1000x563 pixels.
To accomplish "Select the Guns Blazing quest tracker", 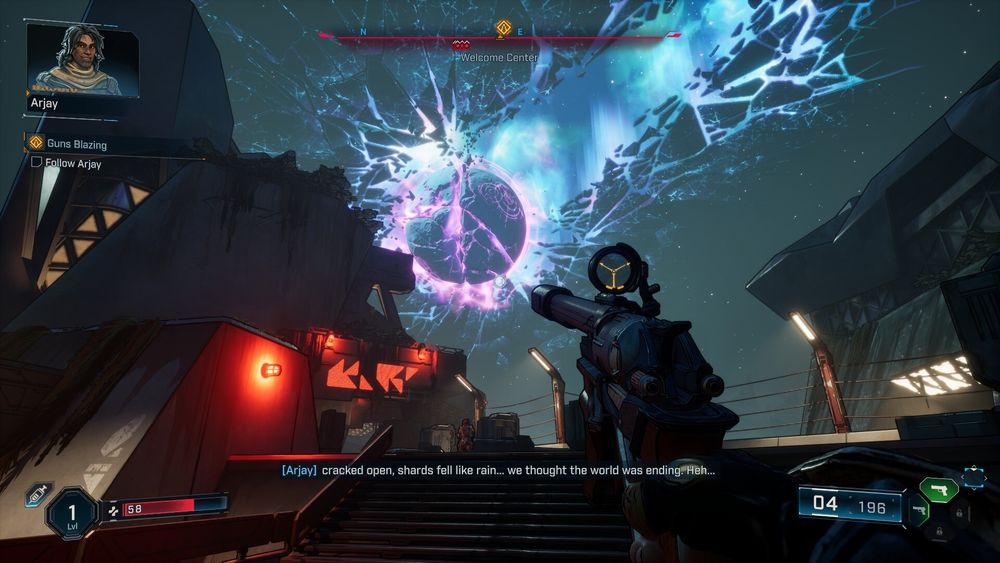I will [x=76, y=144].
